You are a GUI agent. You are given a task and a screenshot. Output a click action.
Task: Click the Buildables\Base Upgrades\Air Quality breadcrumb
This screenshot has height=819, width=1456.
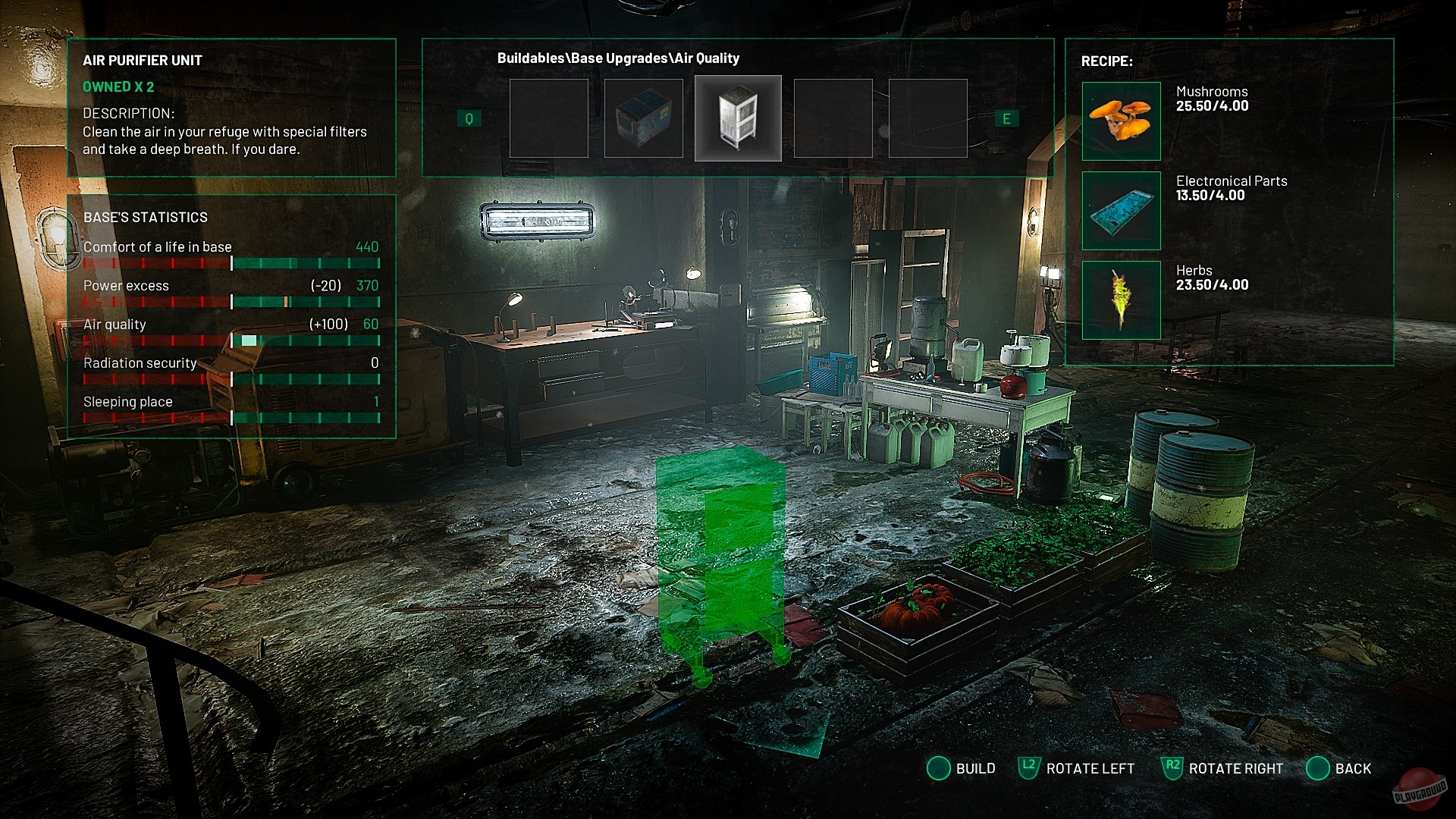click(x=618, y=58)
